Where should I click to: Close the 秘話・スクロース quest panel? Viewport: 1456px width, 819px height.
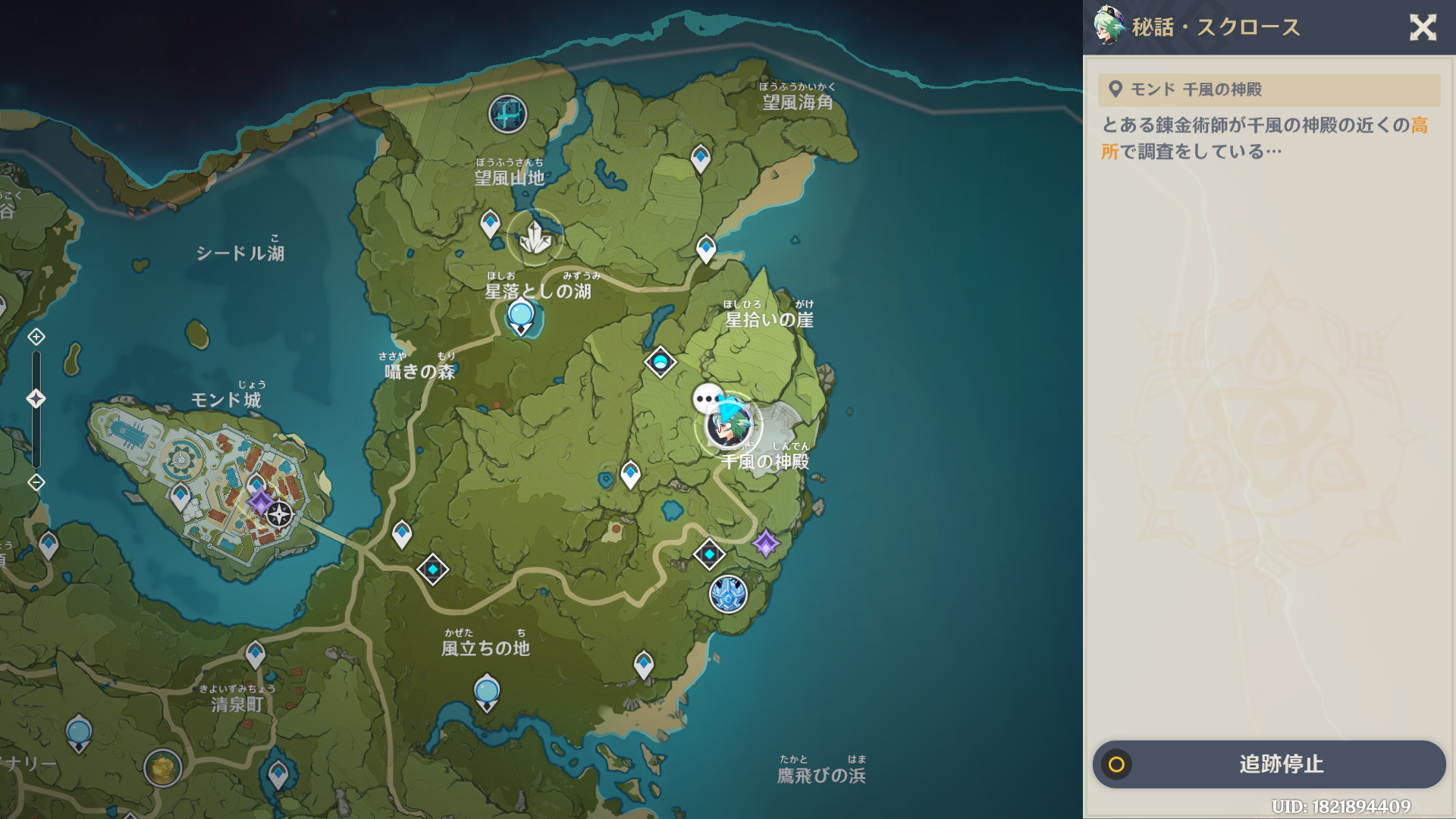click(x=1423, y=28)
